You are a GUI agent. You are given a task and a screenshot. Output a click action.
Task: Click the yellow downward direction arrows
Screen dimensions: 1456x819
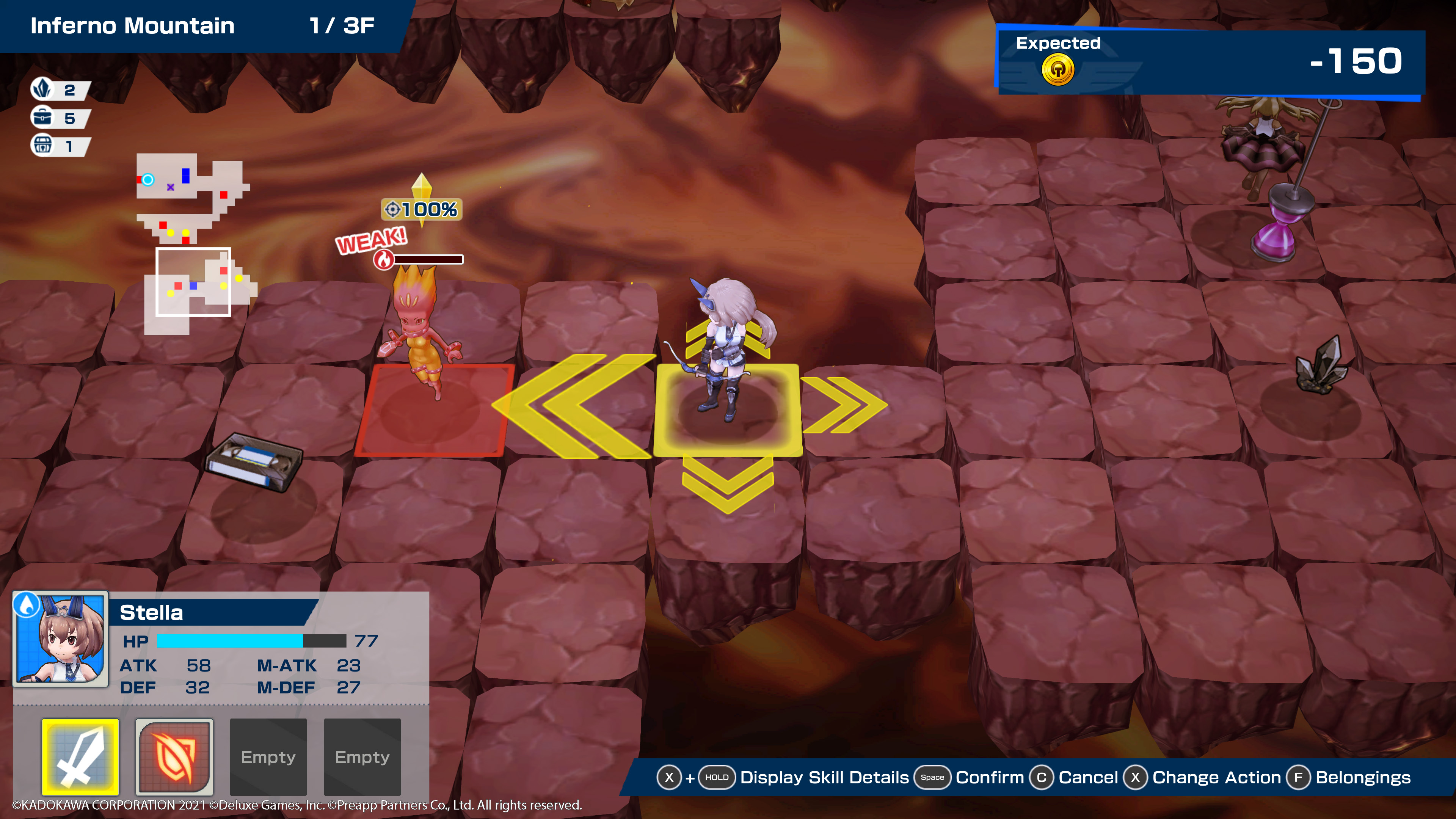pos(728,484)
